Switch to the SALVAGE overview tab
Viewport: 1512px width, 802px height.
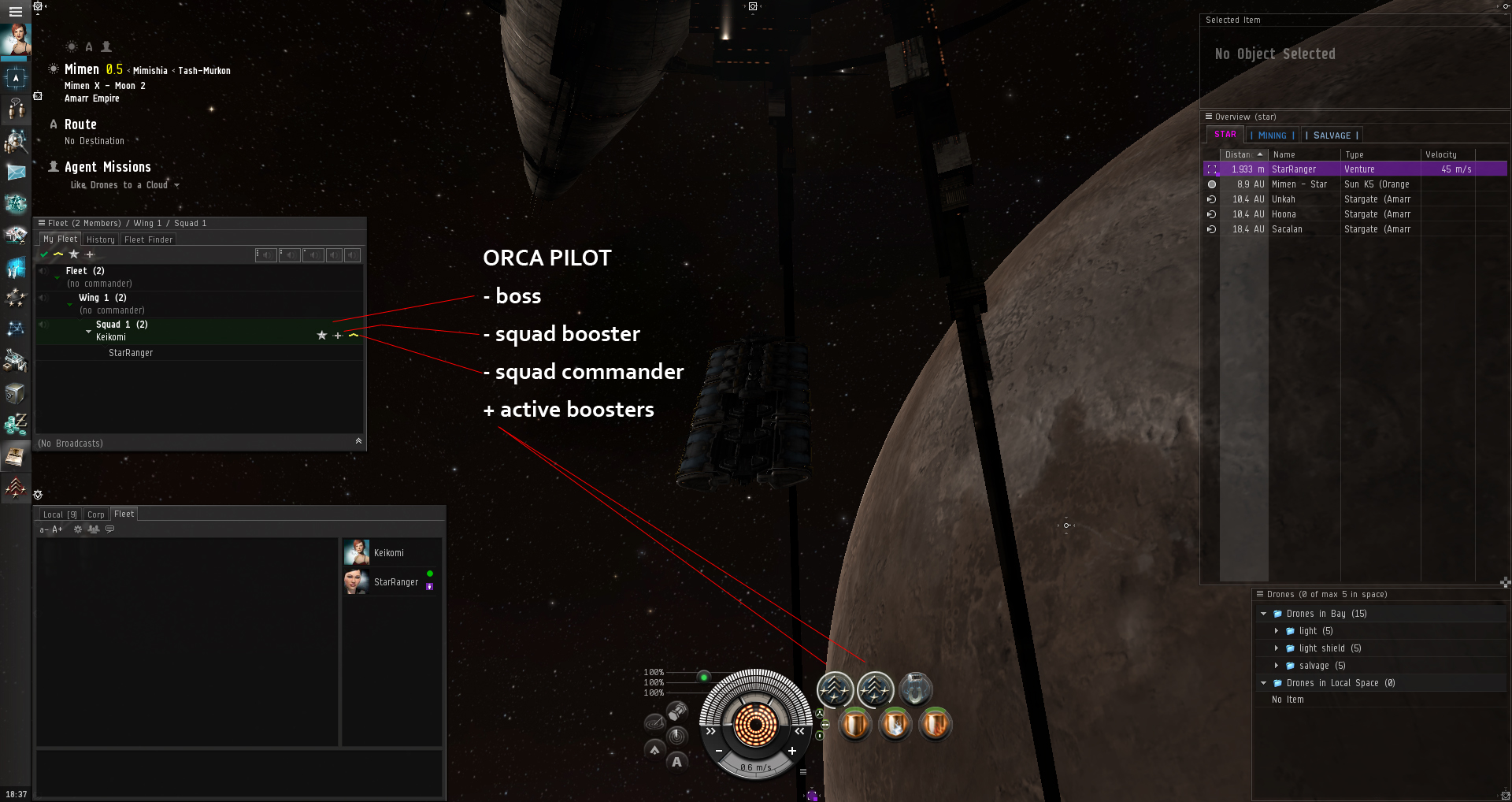tap(1332, 136)
